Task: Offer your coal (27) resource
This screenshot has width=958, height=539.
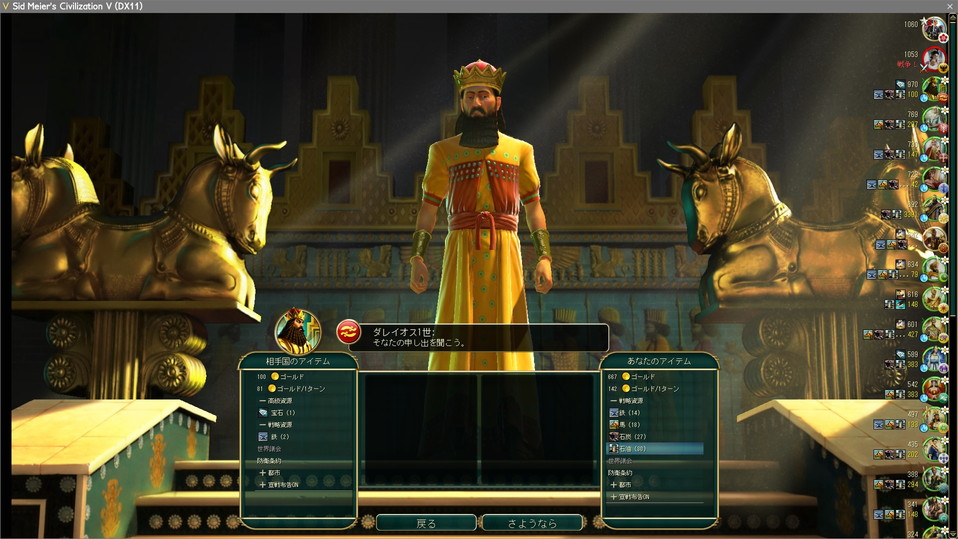Action: pos(632,437)
